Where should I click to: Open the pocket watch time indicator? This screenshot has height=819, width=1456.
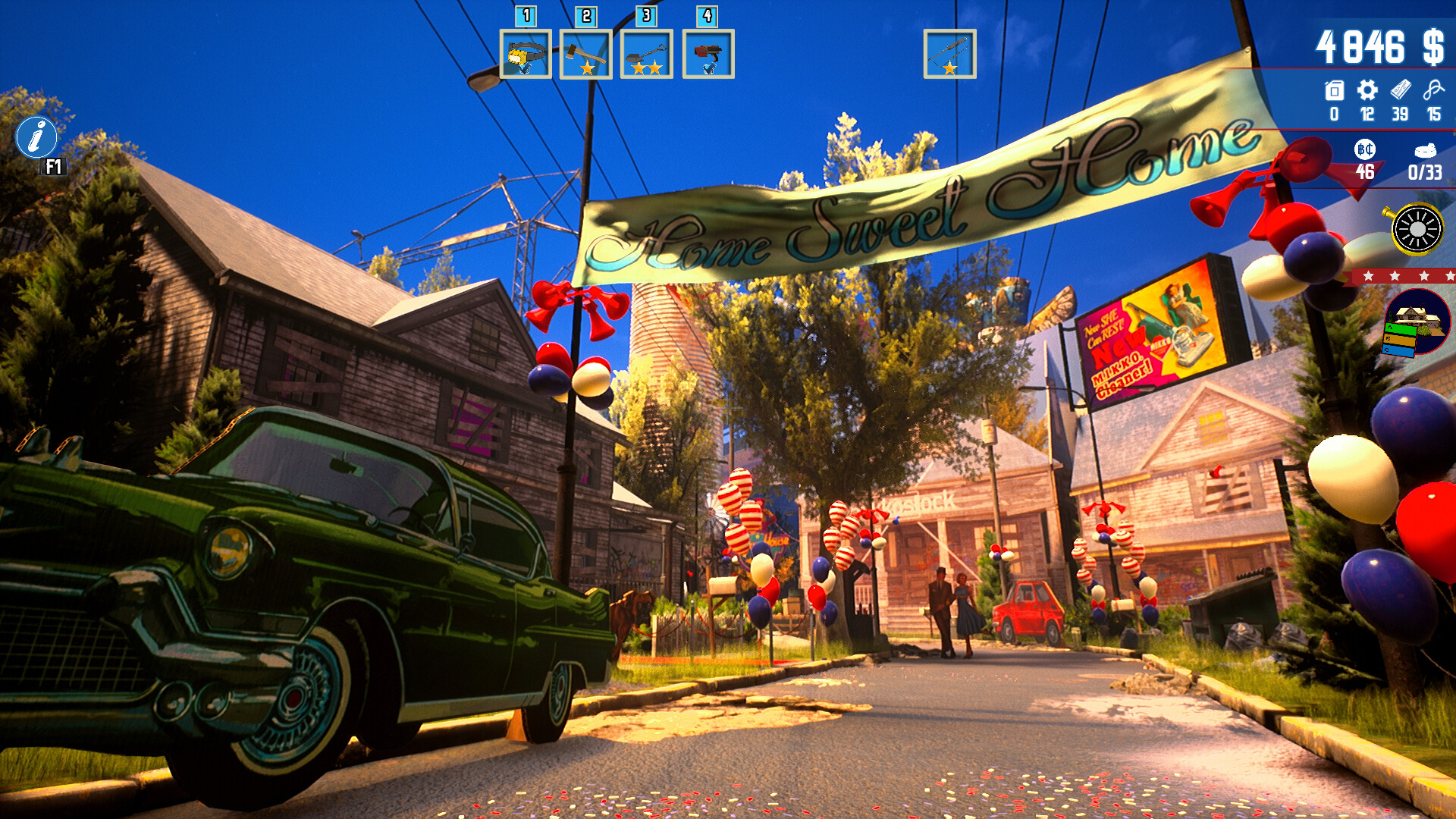[x=1417, y=227]
